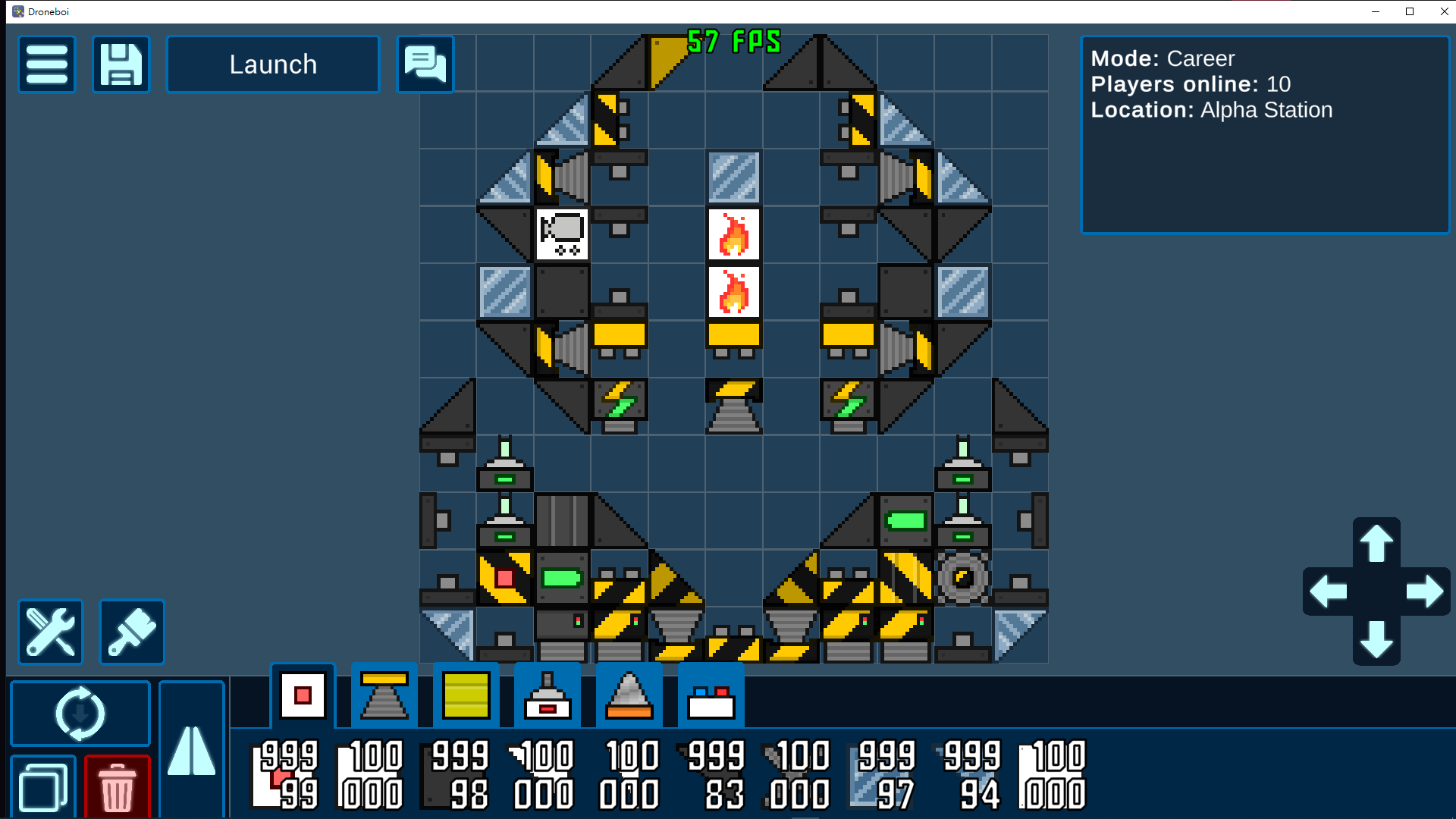Select the red square part category tab

(303, 695)
